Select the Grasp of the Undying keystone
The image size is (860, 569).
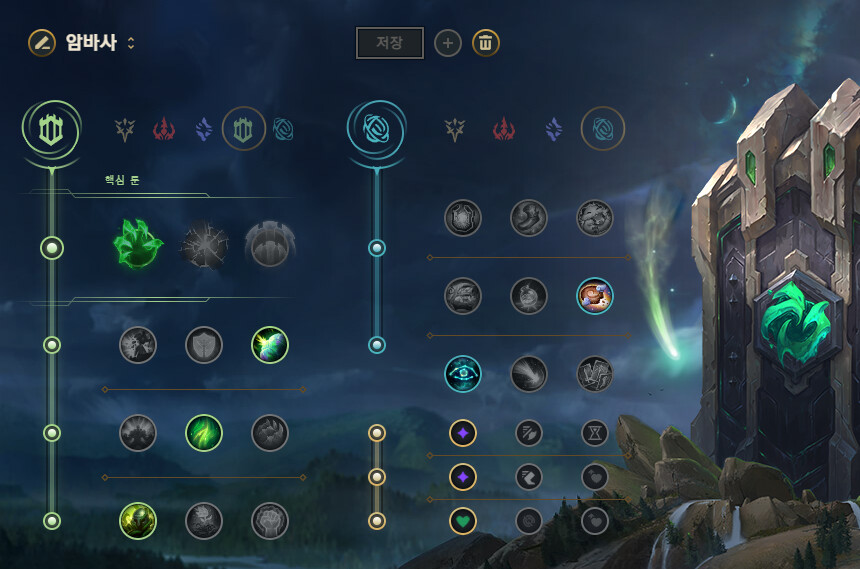point(136,245)
